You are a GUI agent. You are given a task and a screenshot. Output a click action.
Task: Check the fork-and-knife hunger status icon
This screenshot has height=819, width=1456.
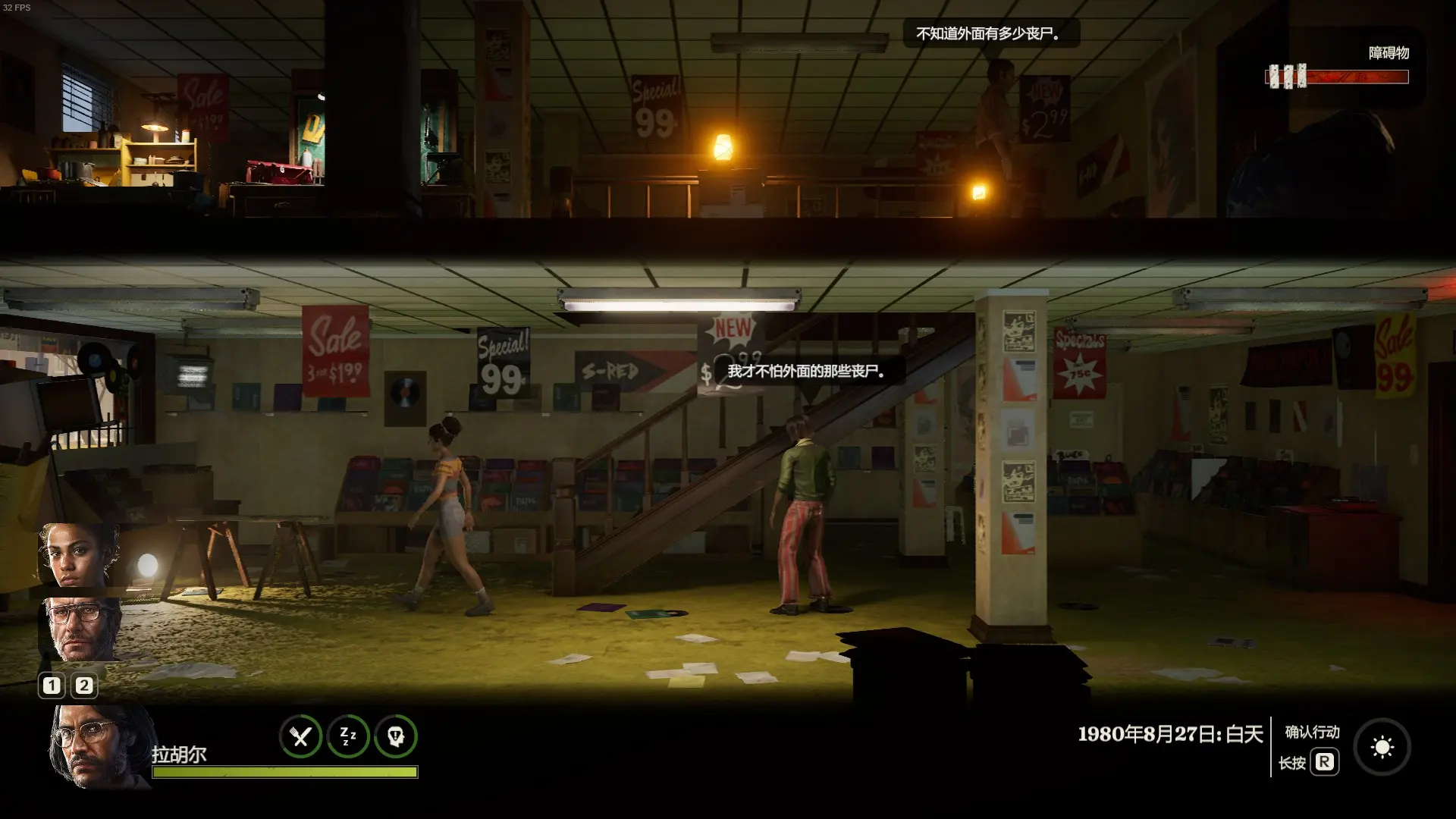(x=301, y=736)
